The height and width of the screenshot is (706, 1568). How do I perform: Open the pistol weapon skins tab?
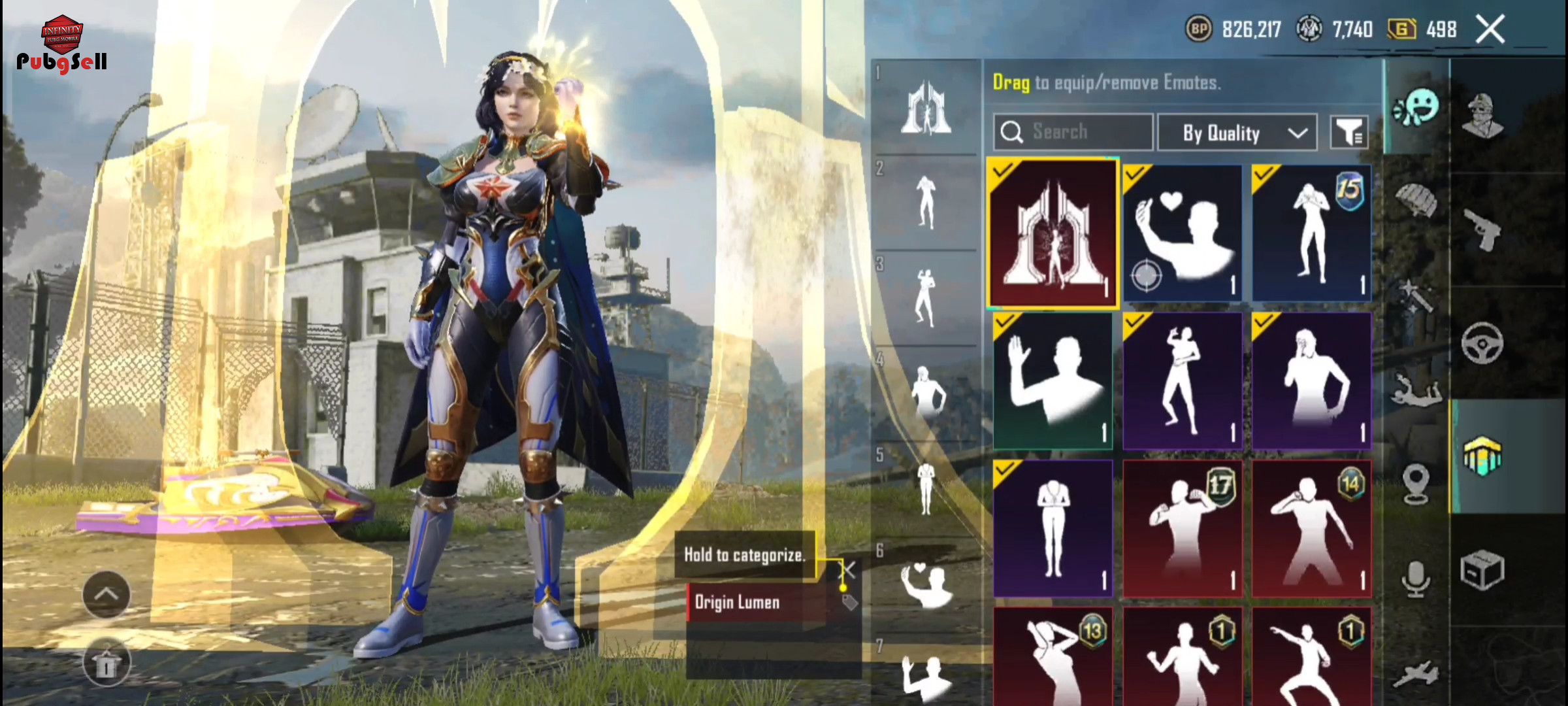pyautogui.click(x=1482, y=230)
